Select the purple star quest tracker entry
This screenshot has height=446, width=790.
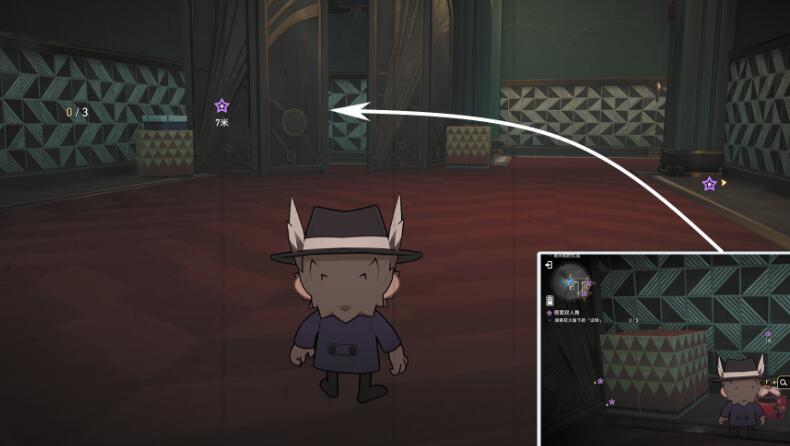pyautogui.click(x=549, y=312)
